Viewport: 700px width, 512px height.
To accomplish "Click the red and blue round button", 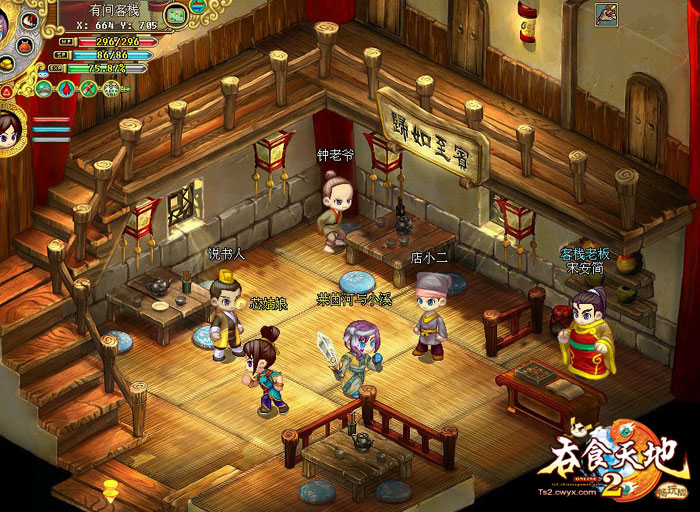I will [x=197, y=6].
